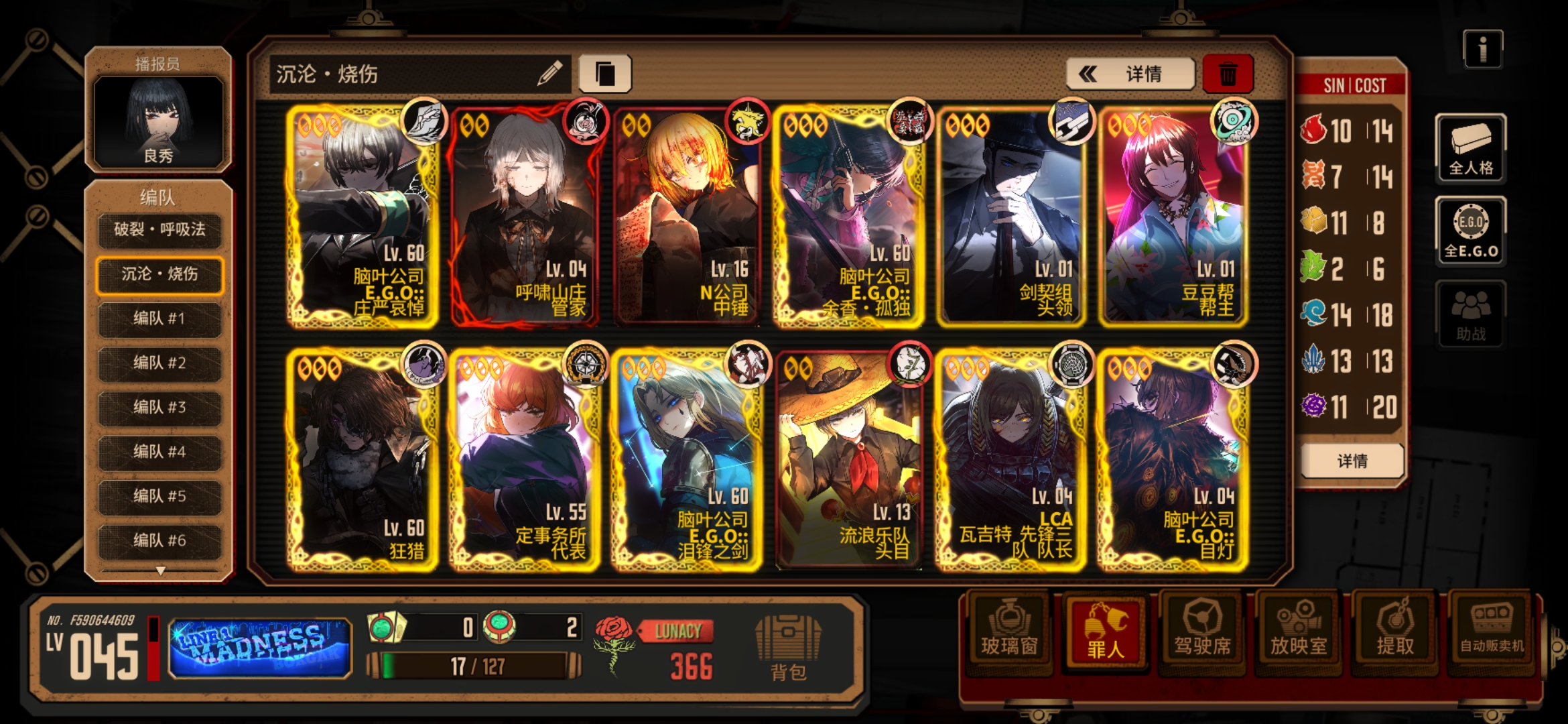
Task: Switch to the 全人格 (identities) panel
Action: [1470, 149]
